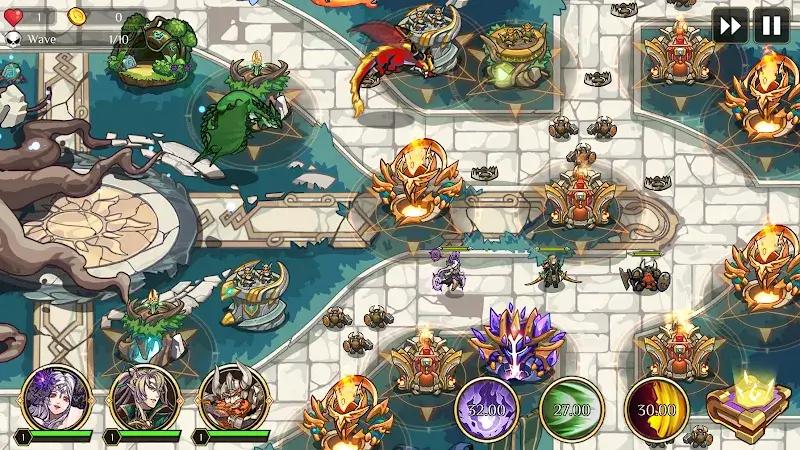The width and height of the screenshot is (800, 450).
Task: Activate the red ability on 30.00 cooldown
Action: (x=656, y=408)
